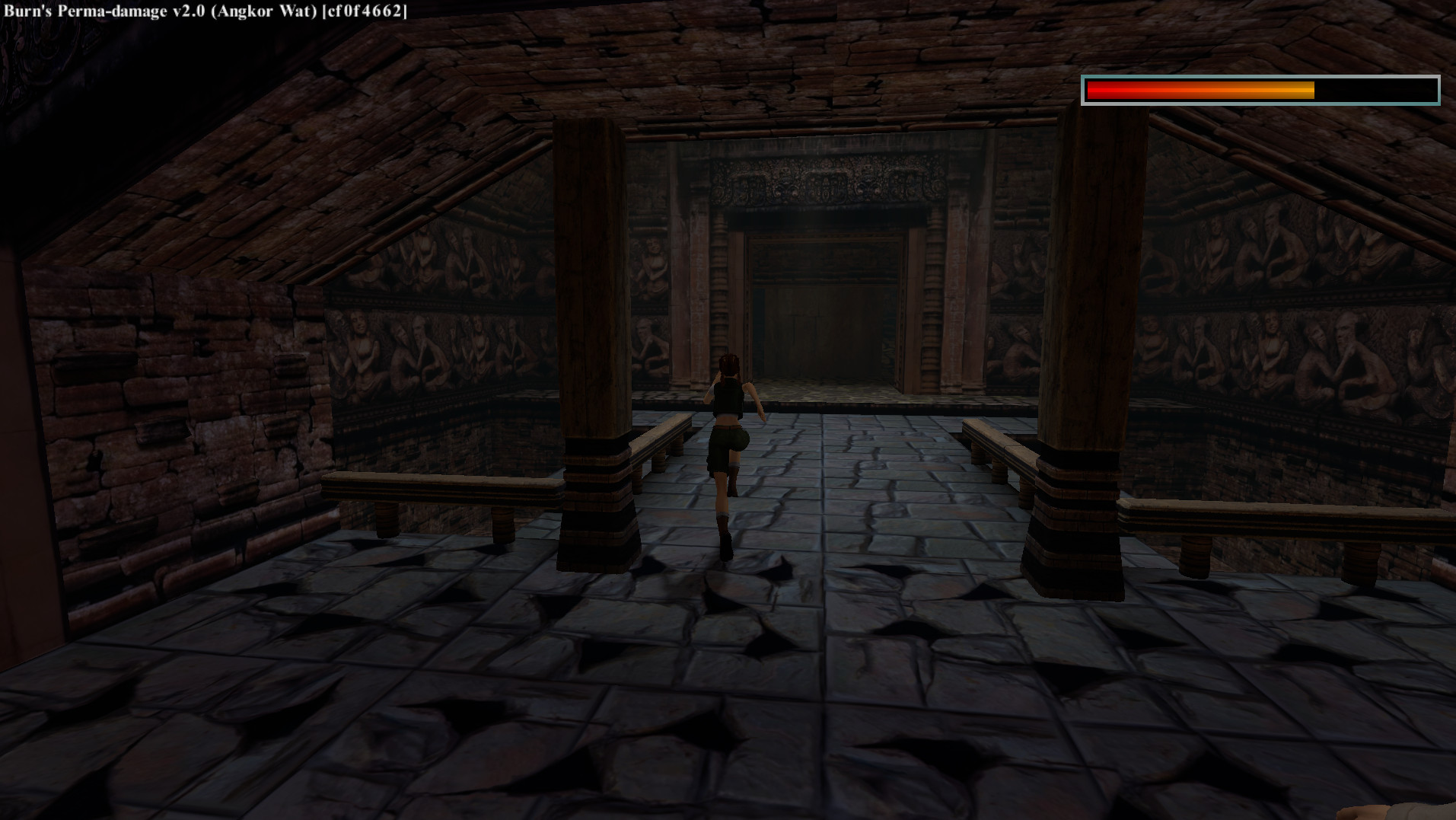Viewport: 1456px width, 820px height.
Task: Click the red start of the health gauge
Action: 1100,90
